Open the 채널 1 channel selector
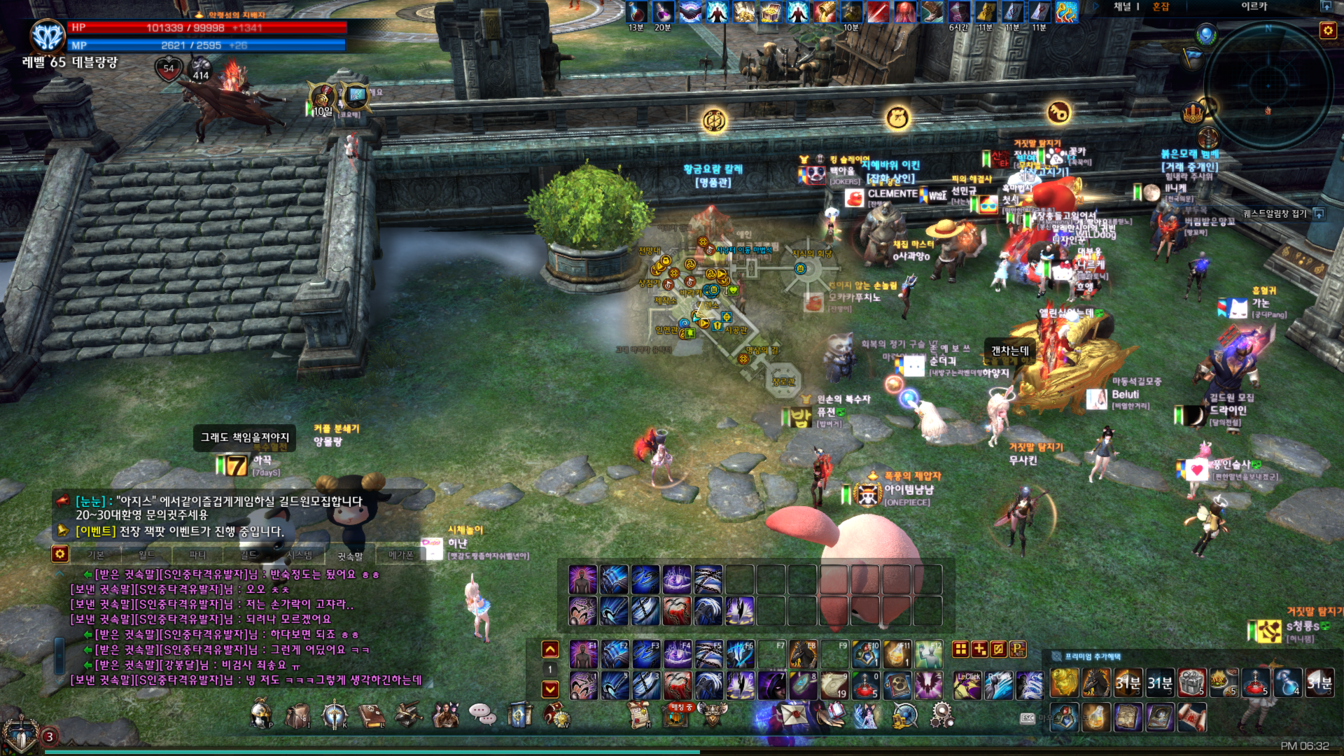1344x756 pixels. (1127, 7)
